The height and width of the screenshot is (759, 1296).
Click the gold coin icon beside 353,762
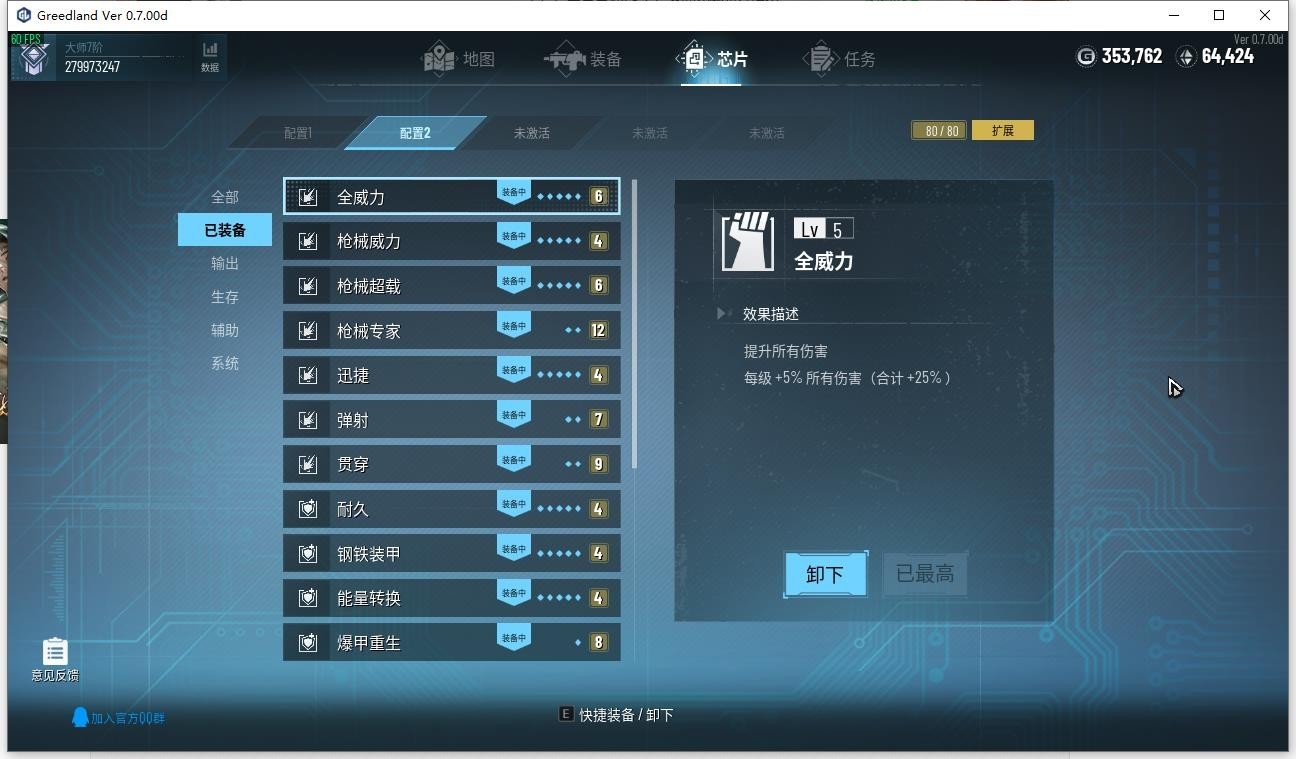[1086, 57]
